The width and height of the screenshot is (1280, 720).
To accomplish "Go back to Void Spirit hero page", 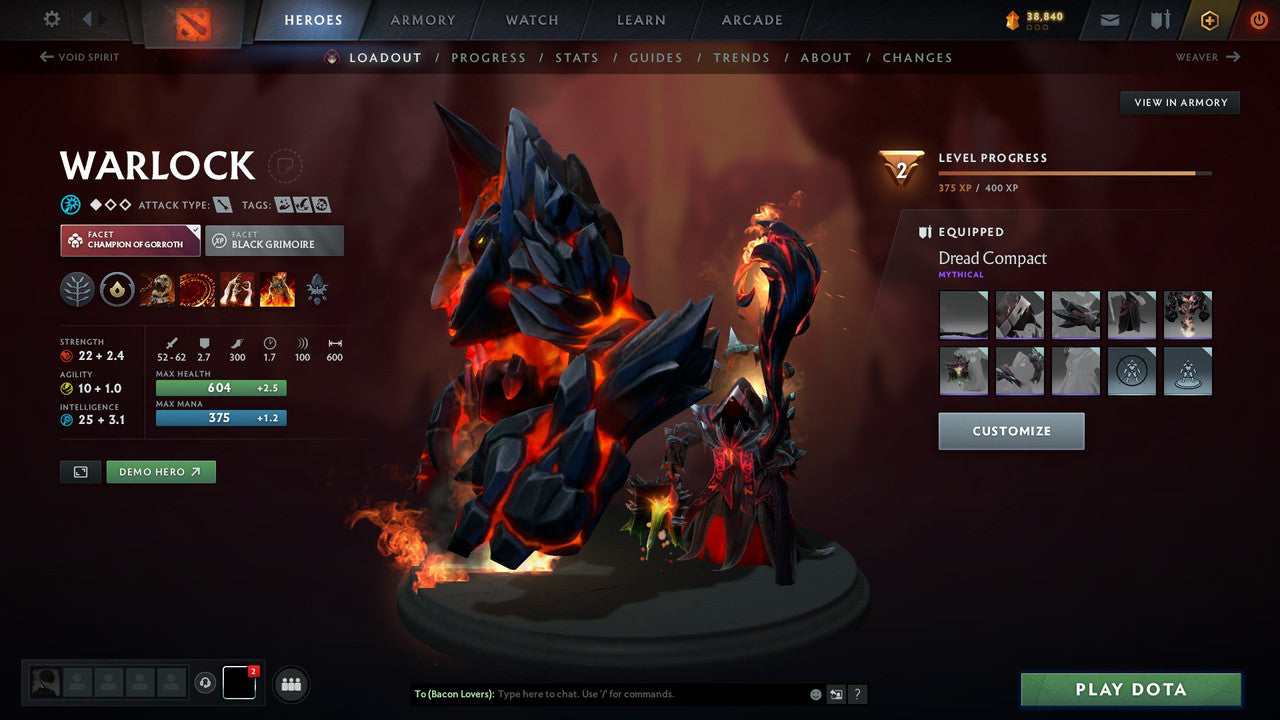I will pos(78,57).
